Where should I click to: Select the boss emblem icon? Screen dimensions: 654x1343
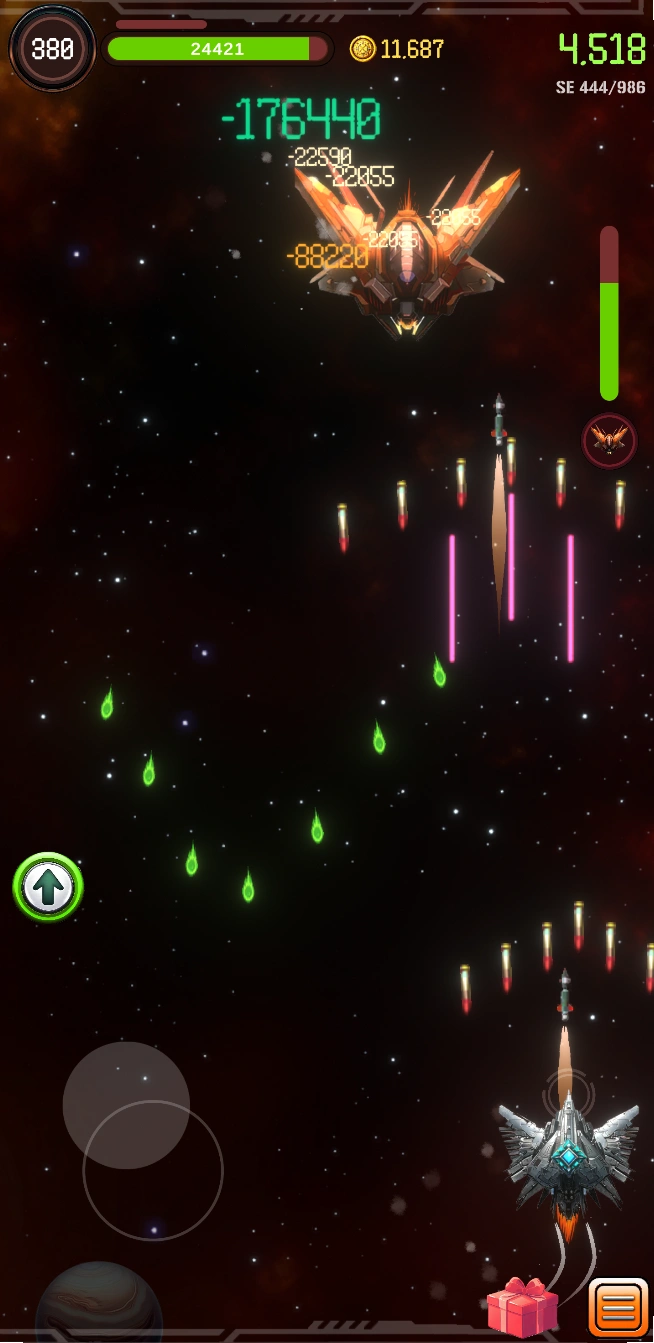[609, 440]
